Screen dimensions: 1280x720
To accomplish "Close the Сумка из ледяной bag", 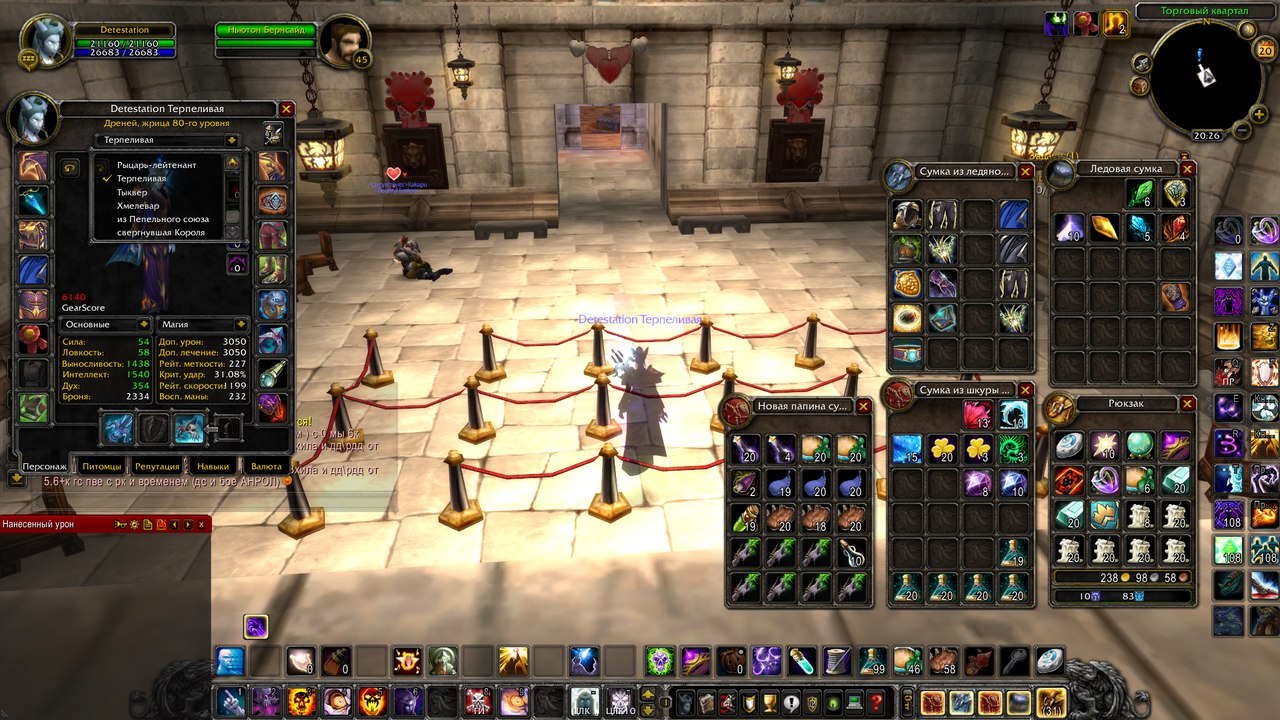I will point(1025,171).
